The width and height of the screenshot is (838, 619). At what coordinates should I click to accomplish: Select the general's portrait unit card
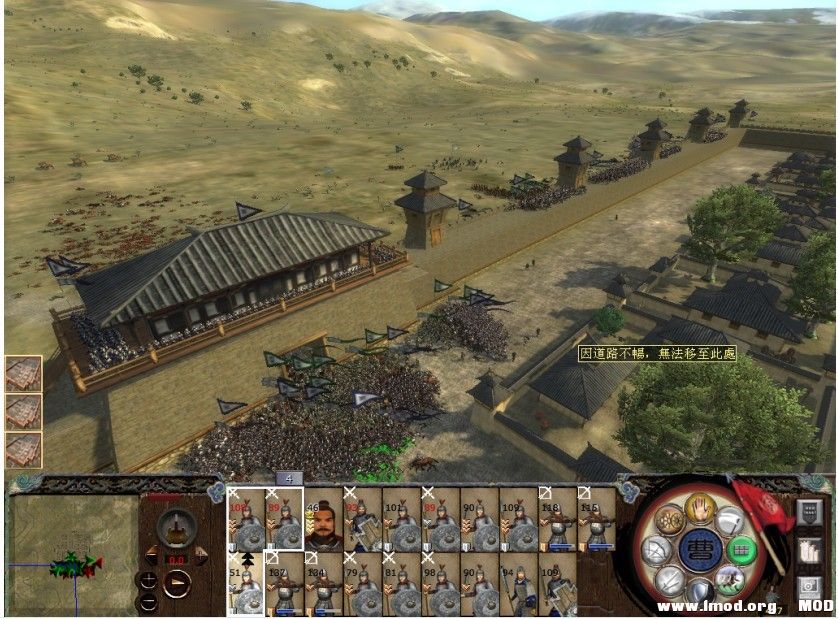coord(323,518)
